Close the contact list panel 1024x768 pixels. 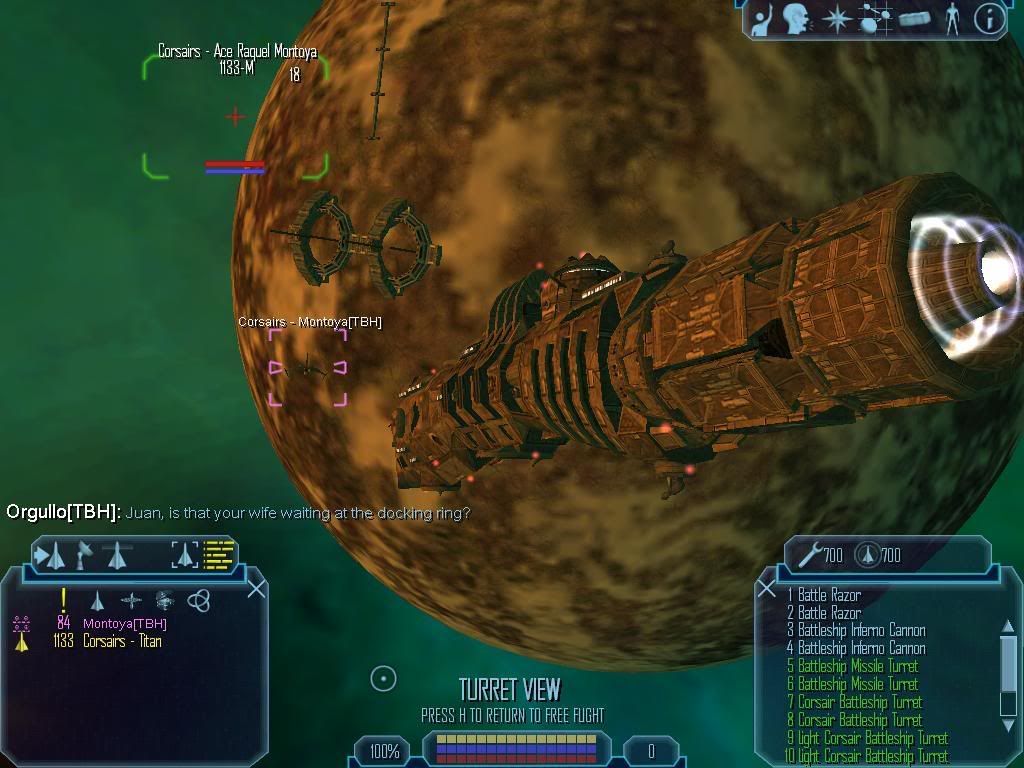click(x=256, y=588)
